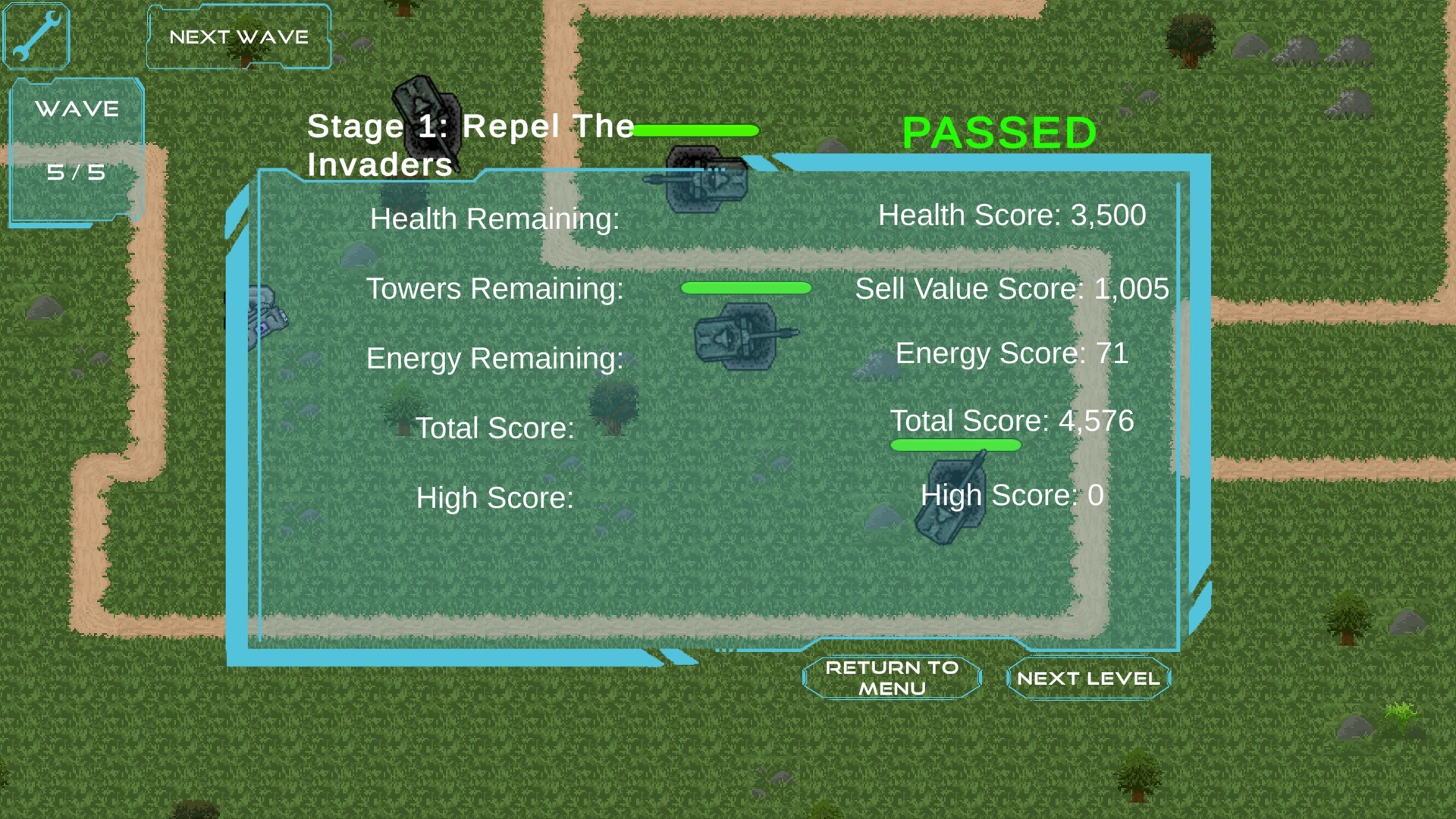Open settings via the wrench icon
This screenshot has height=819, width=1456.
click(x=36, y=36)
